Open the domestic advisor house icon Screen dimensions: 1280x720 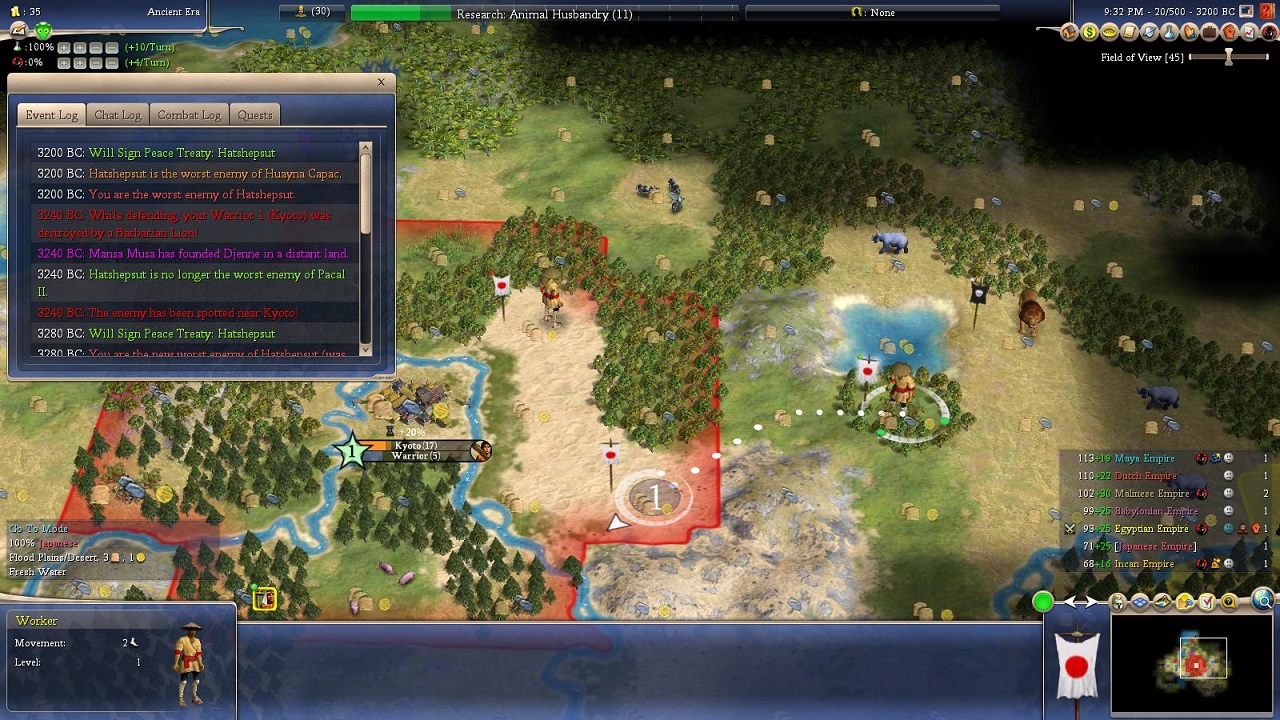tap(1069, 33)
